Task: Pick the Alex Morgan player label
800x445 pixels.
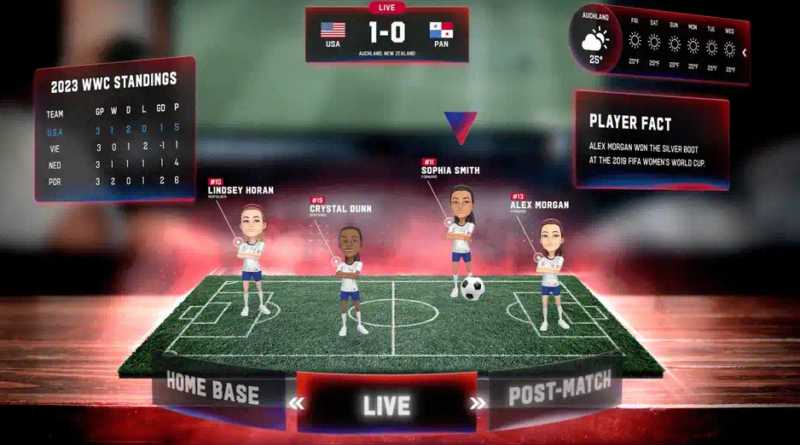Action: (538, 204)
